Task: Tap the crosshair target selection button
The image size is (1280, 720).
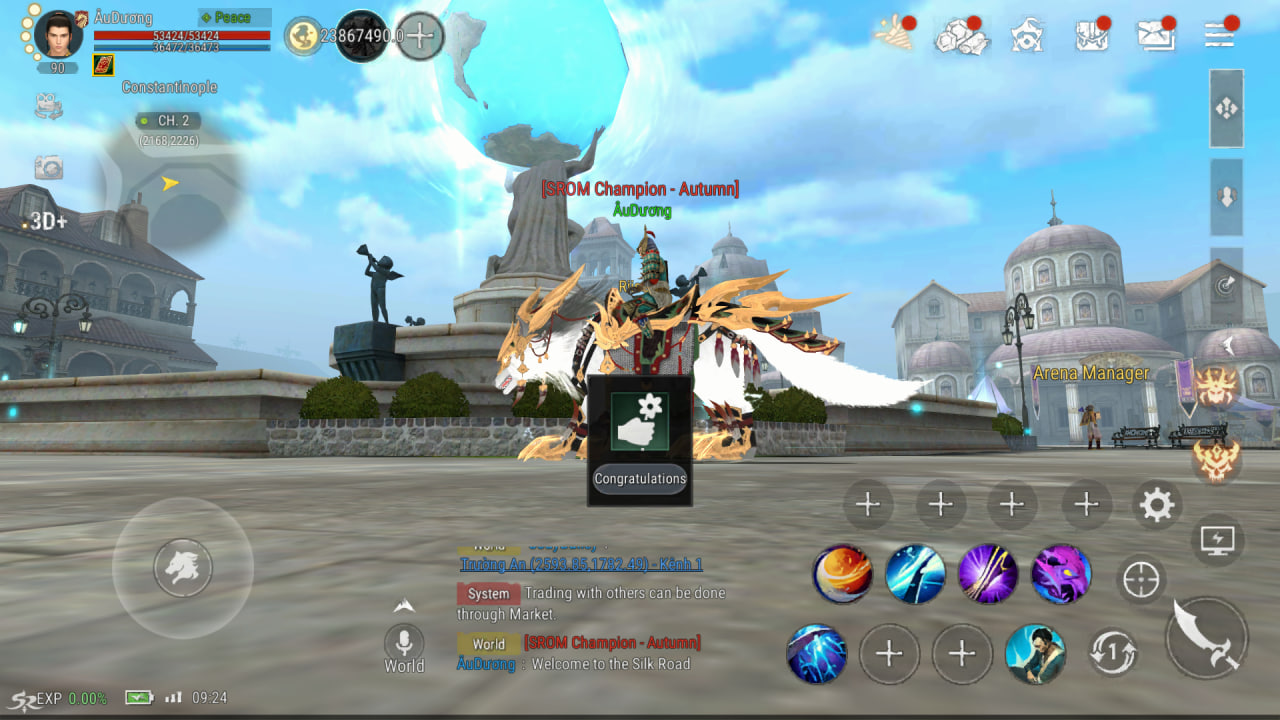Action: point(1141,579)
